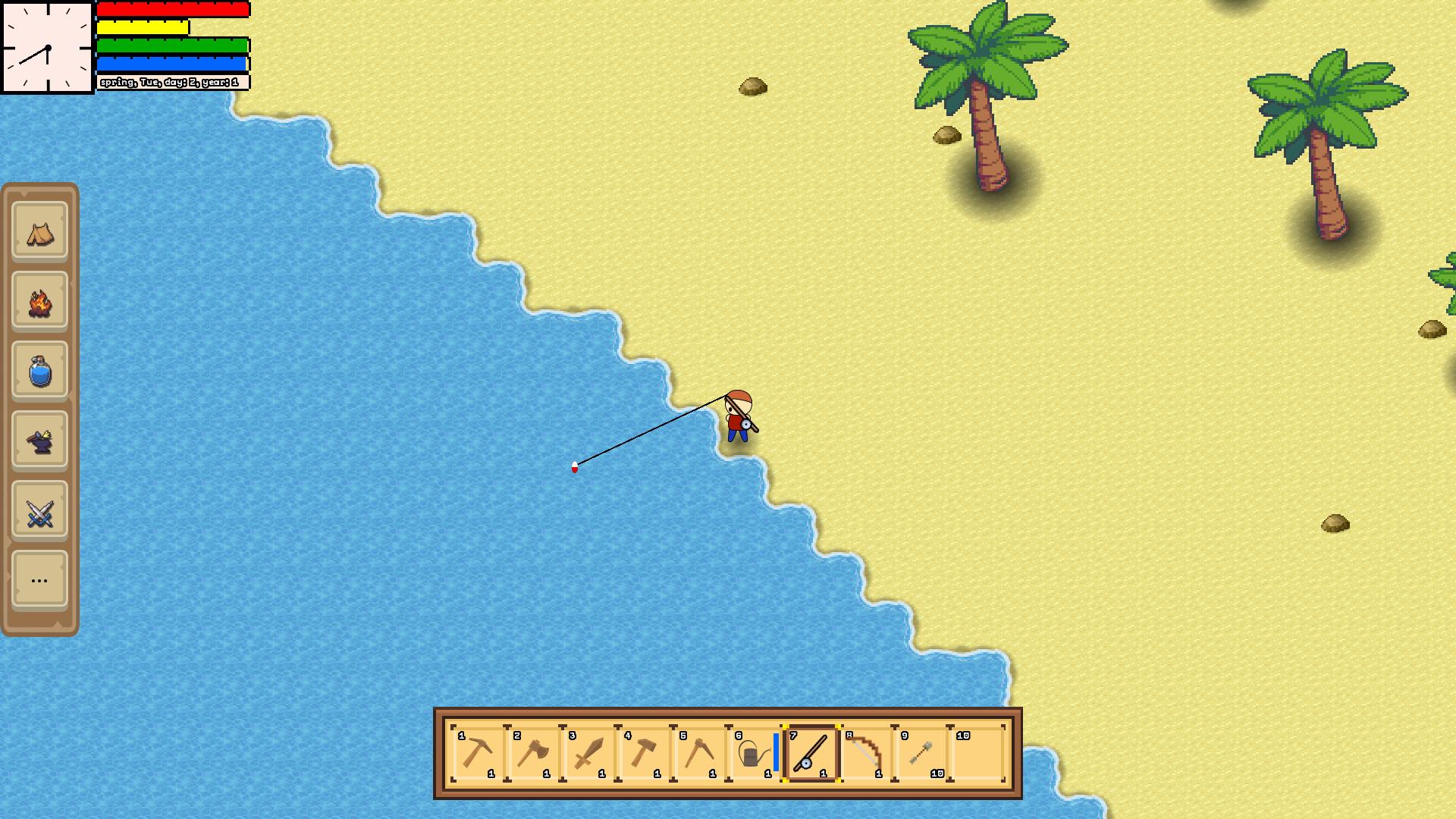Open the campfire cooking menu
1456x819 pixels.
[39, 302]
